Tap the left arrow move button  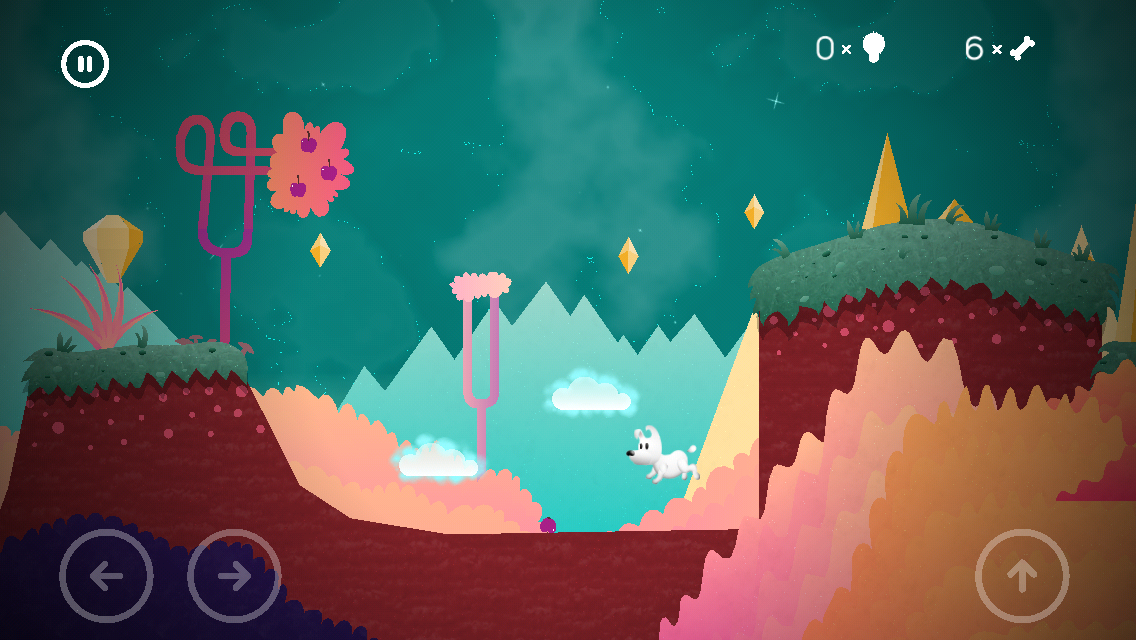106,576
